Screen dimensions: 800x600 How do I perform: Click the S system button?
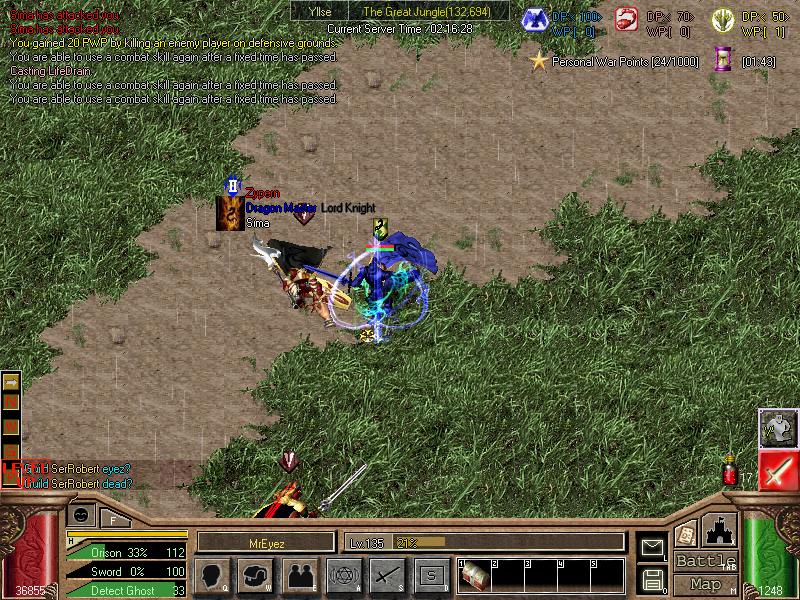(431, 575)
